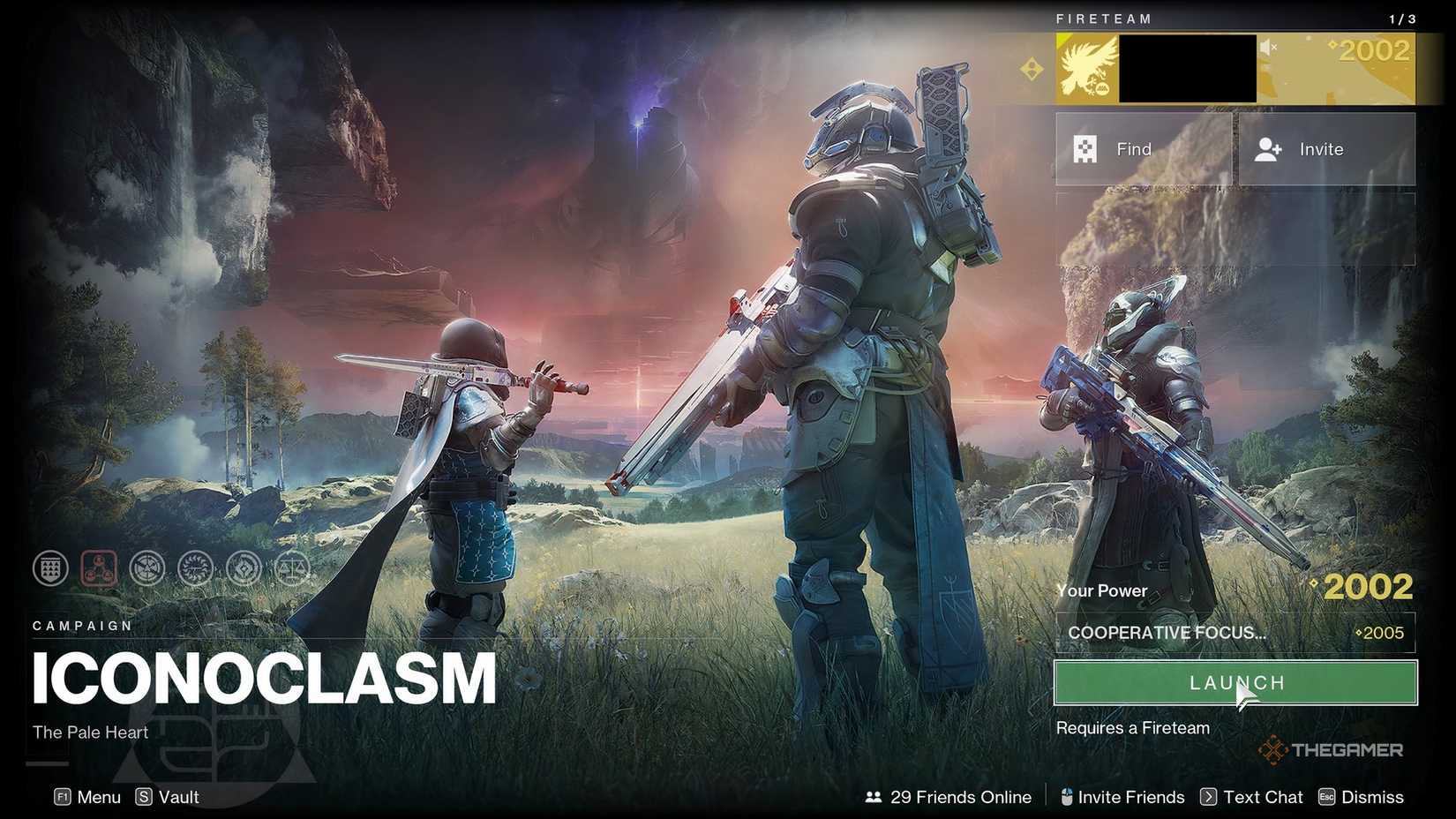Select the crossed compass-wheel activity icon

(146, 568)
